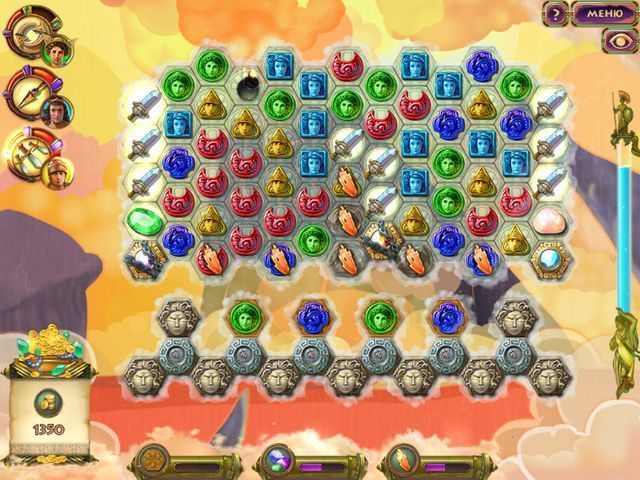Activate the bow hero ability

pos(27,37)
